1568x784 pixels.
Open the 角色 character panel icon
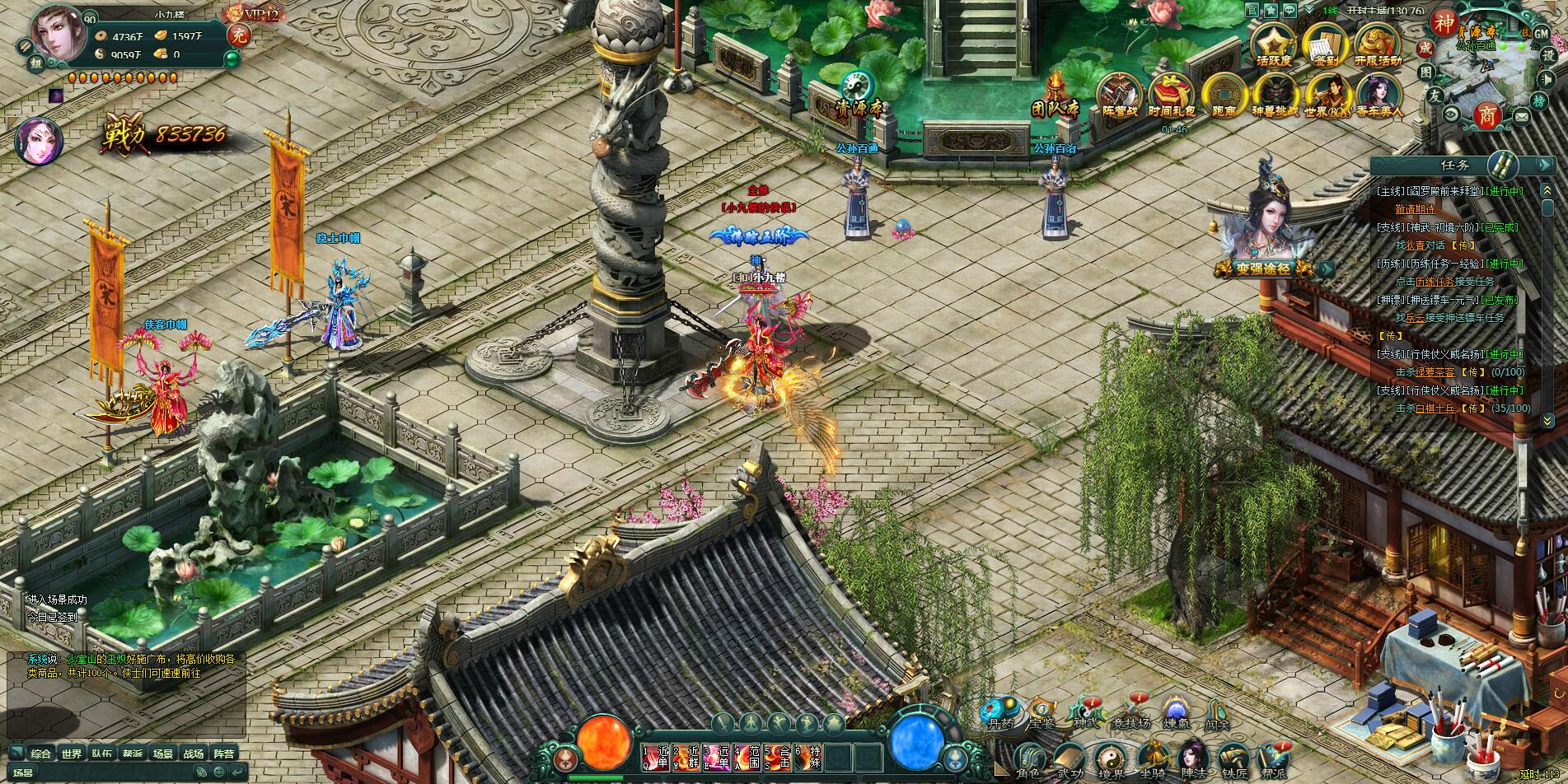click(x=1029, y=754)
